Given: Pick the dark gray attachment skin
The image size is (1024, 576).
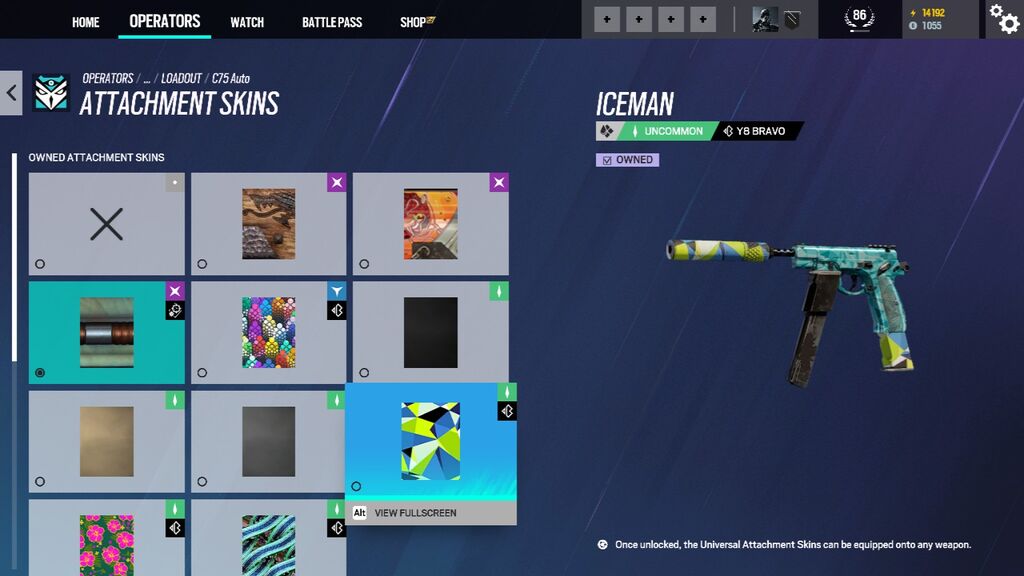Looking at the screenshot, I should coord(268,441).
